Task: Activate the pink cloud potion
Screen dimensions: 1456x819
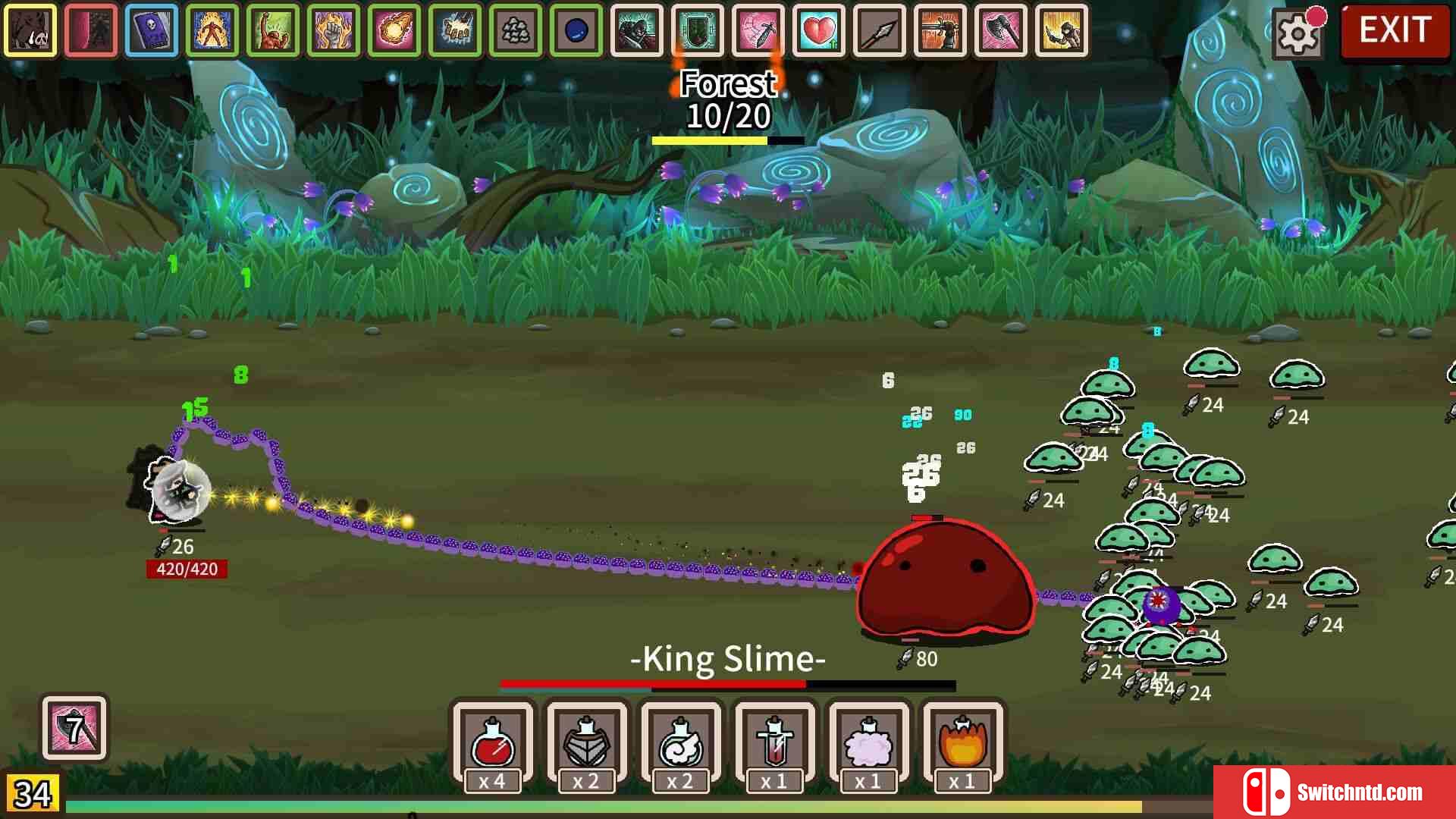Action: tap(868, 744)
